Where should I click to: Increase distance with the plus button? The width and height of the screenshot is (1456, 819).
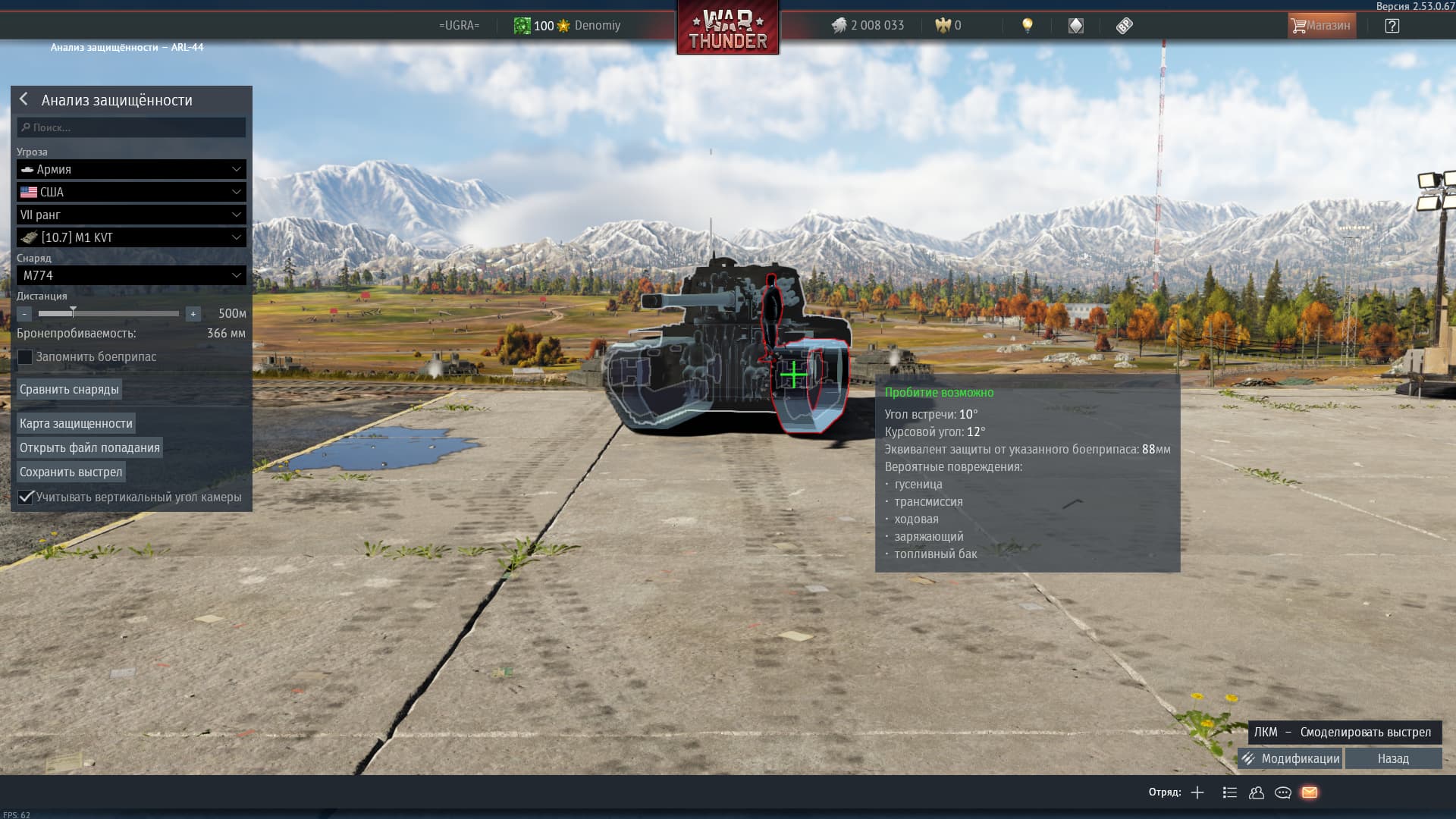[193, 313]
